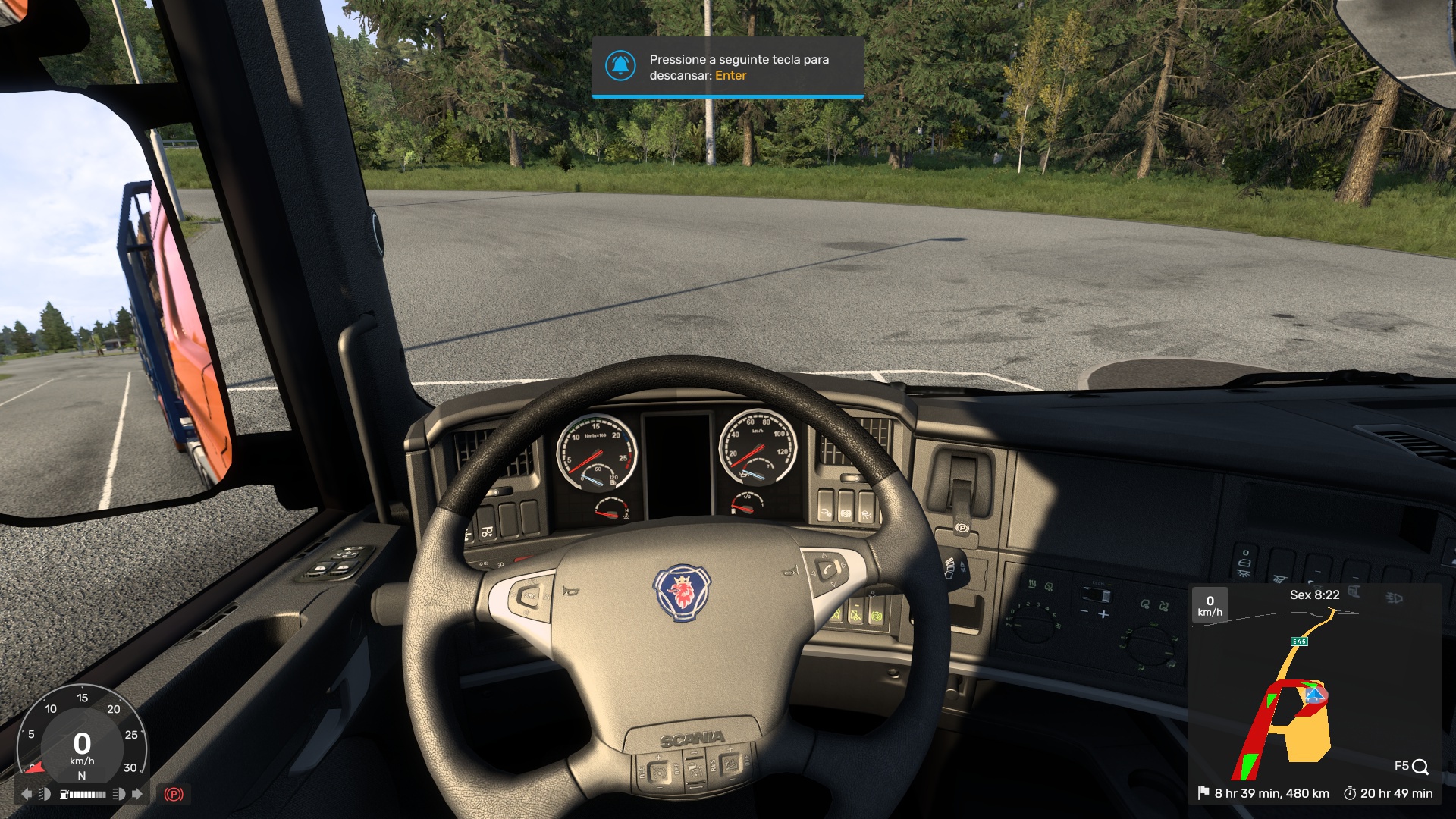Click the blue truck position arrow on the minimap
Screen dimensions: 1456x819
pyautogui.click(x=1314, y=695)
